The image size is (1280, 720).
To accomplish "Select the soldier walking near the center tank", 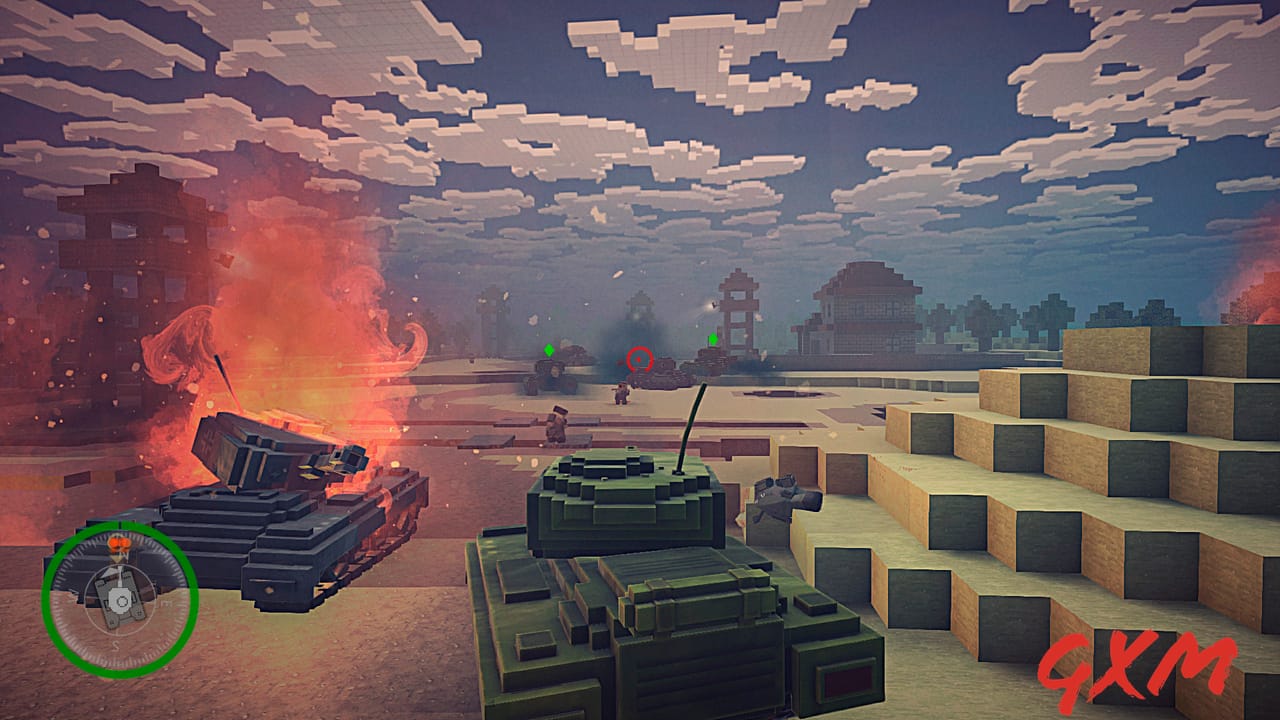I will point(621,393).
